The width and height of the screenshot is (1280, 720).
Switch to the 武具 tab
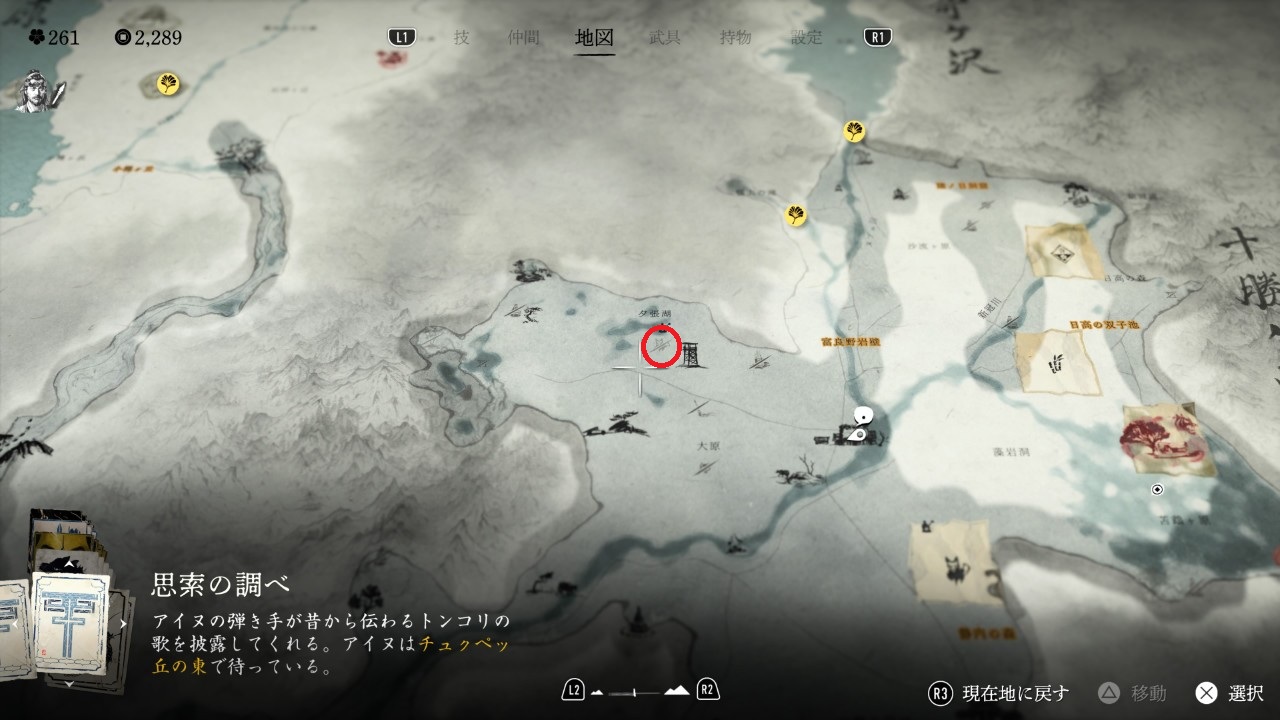point(665,38)
